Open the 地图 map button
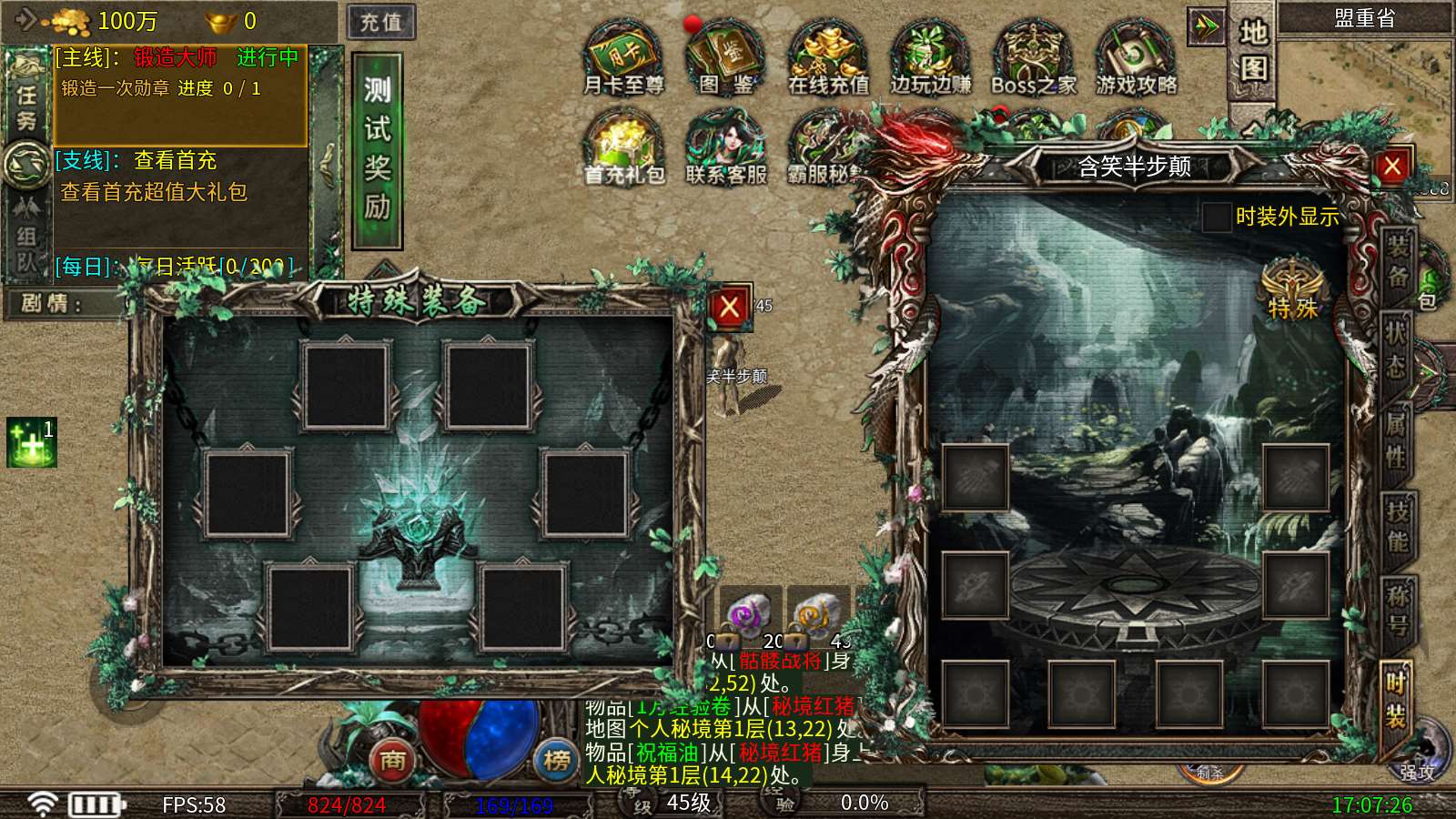 point(1253,51)
